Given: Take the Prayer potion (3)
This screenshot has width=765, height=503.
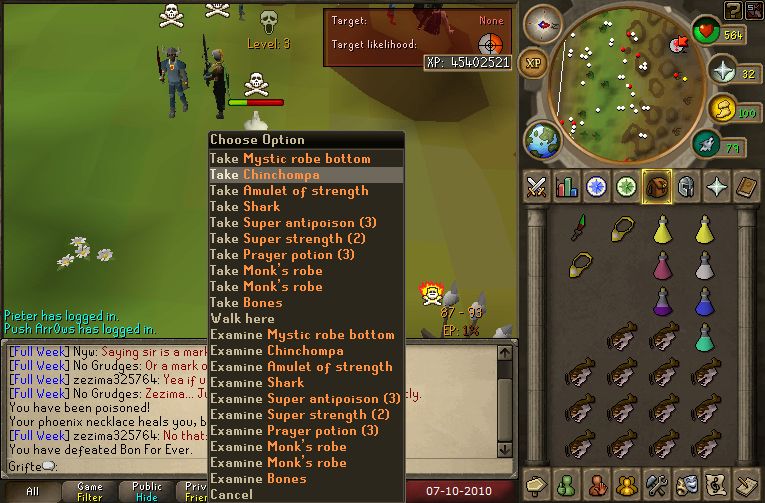Looking at the screenshot, I should pyautogui.click(x=282, y=255).
